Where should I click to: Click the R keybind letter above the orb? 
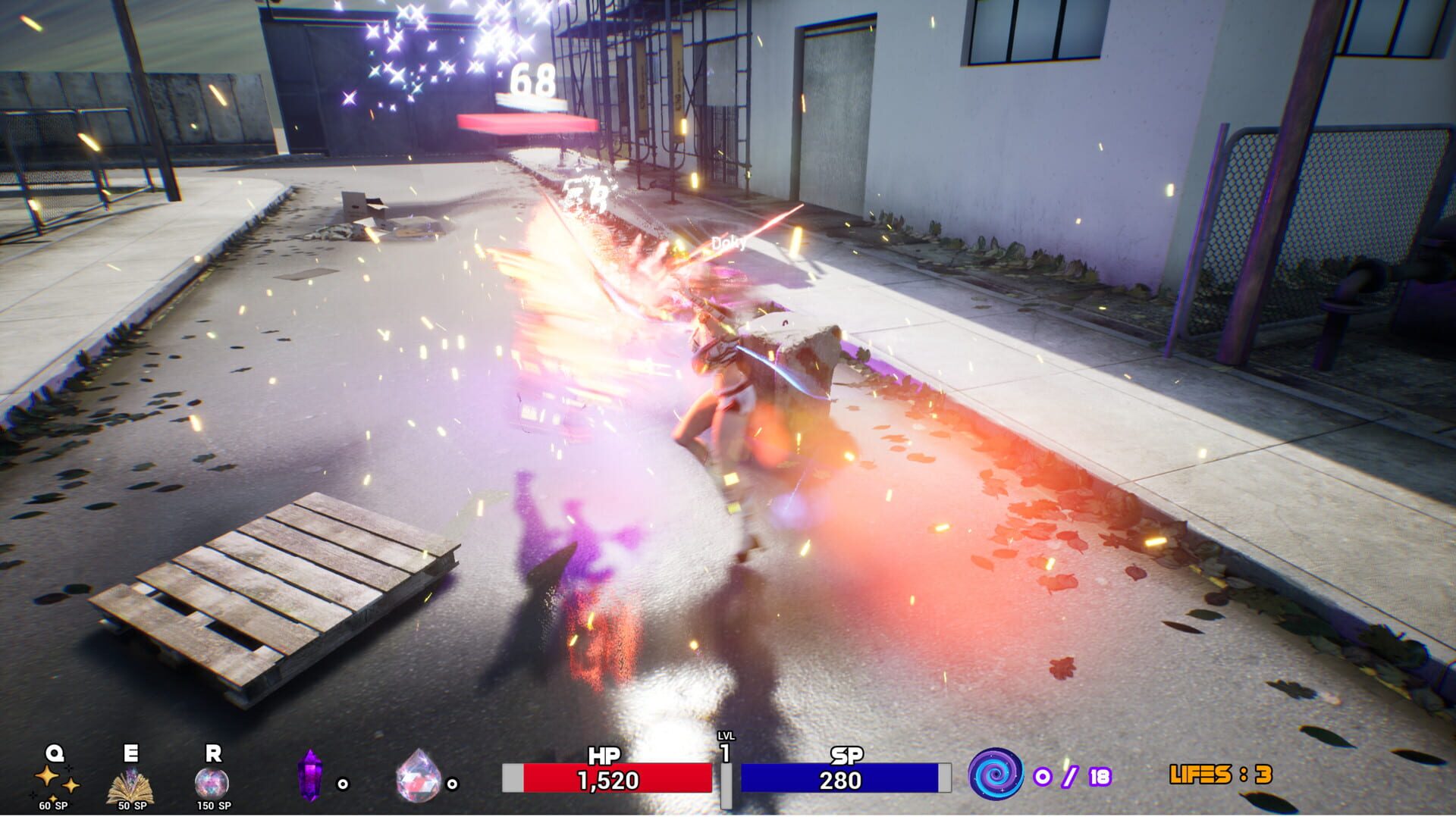[215, 753]
